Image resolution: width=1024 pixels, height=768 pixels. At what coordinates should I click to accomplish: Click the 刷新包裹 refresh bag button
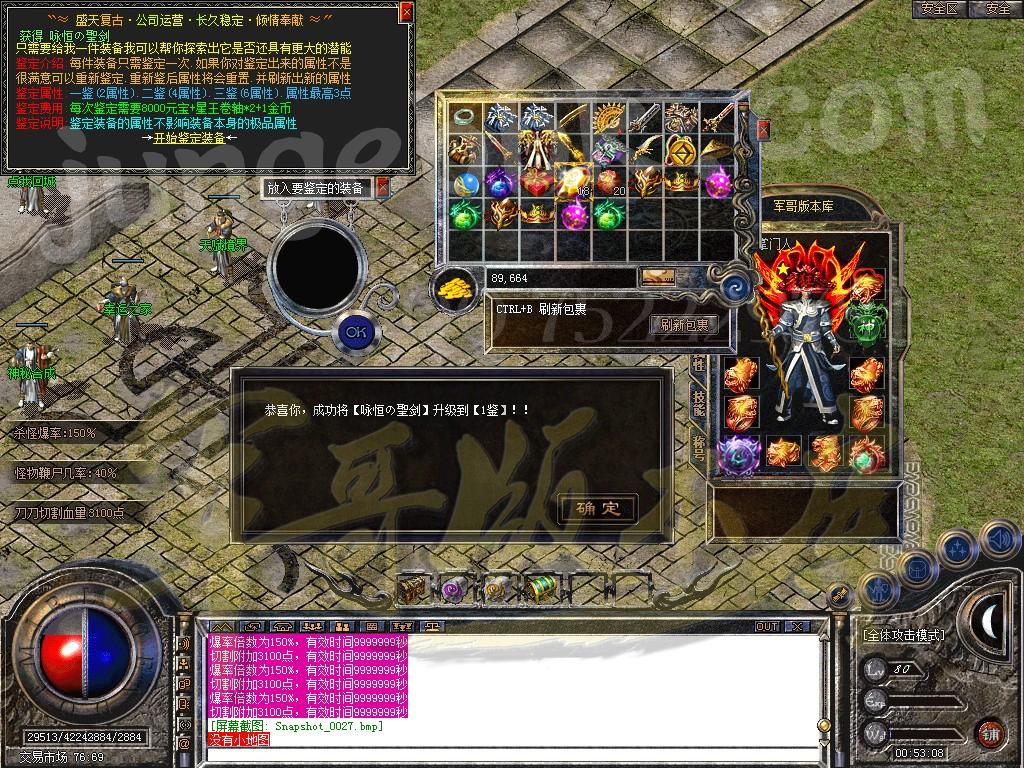pos(685,325)
